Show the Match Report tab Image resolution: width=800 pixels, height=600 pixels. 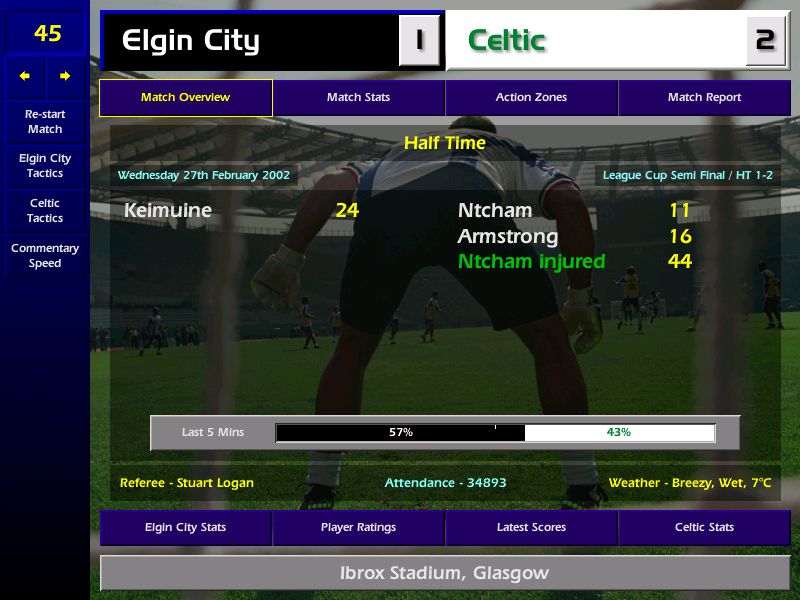pos(704,98)
